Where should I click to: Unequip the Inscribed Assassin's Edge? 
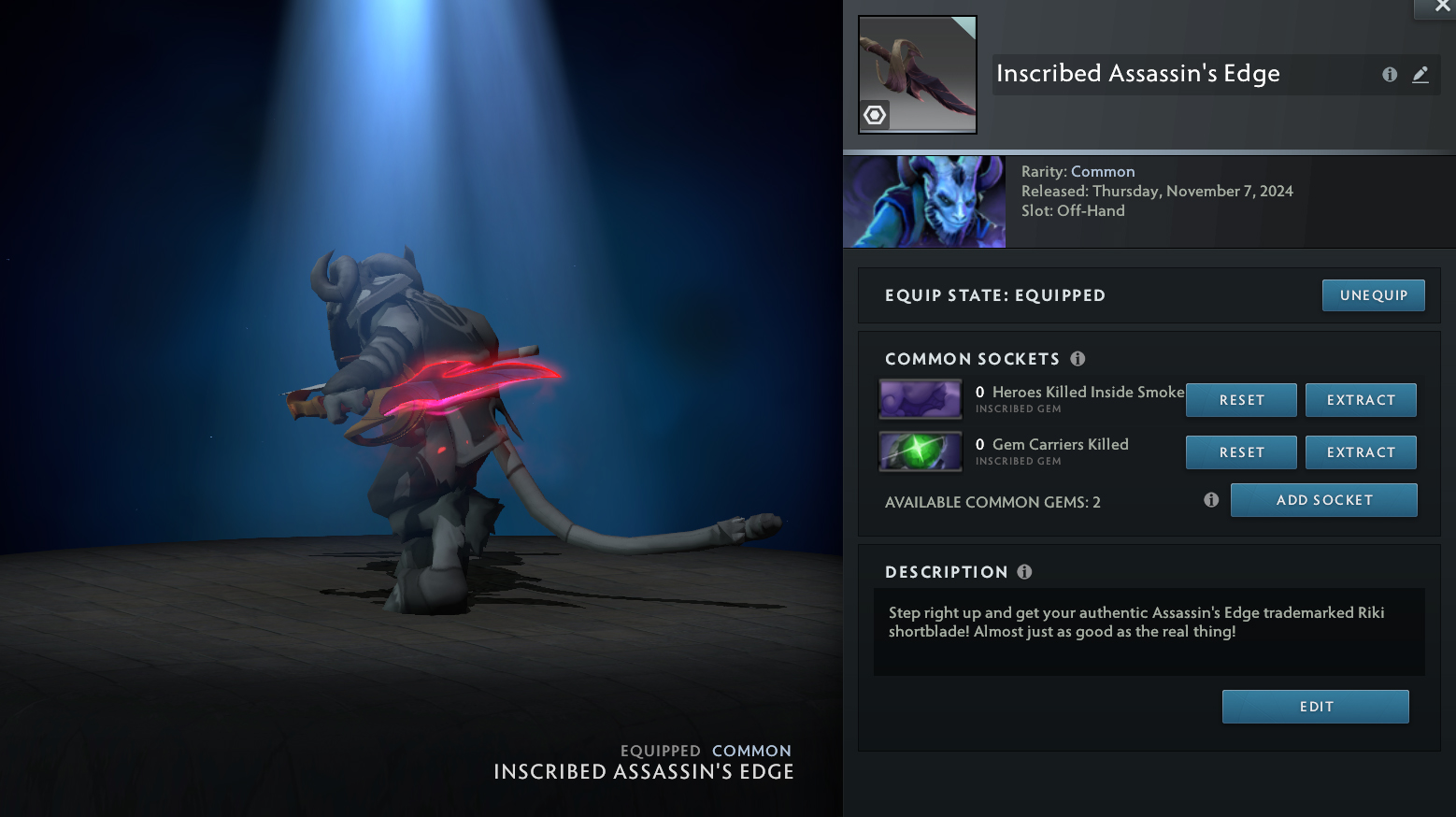1373,295
